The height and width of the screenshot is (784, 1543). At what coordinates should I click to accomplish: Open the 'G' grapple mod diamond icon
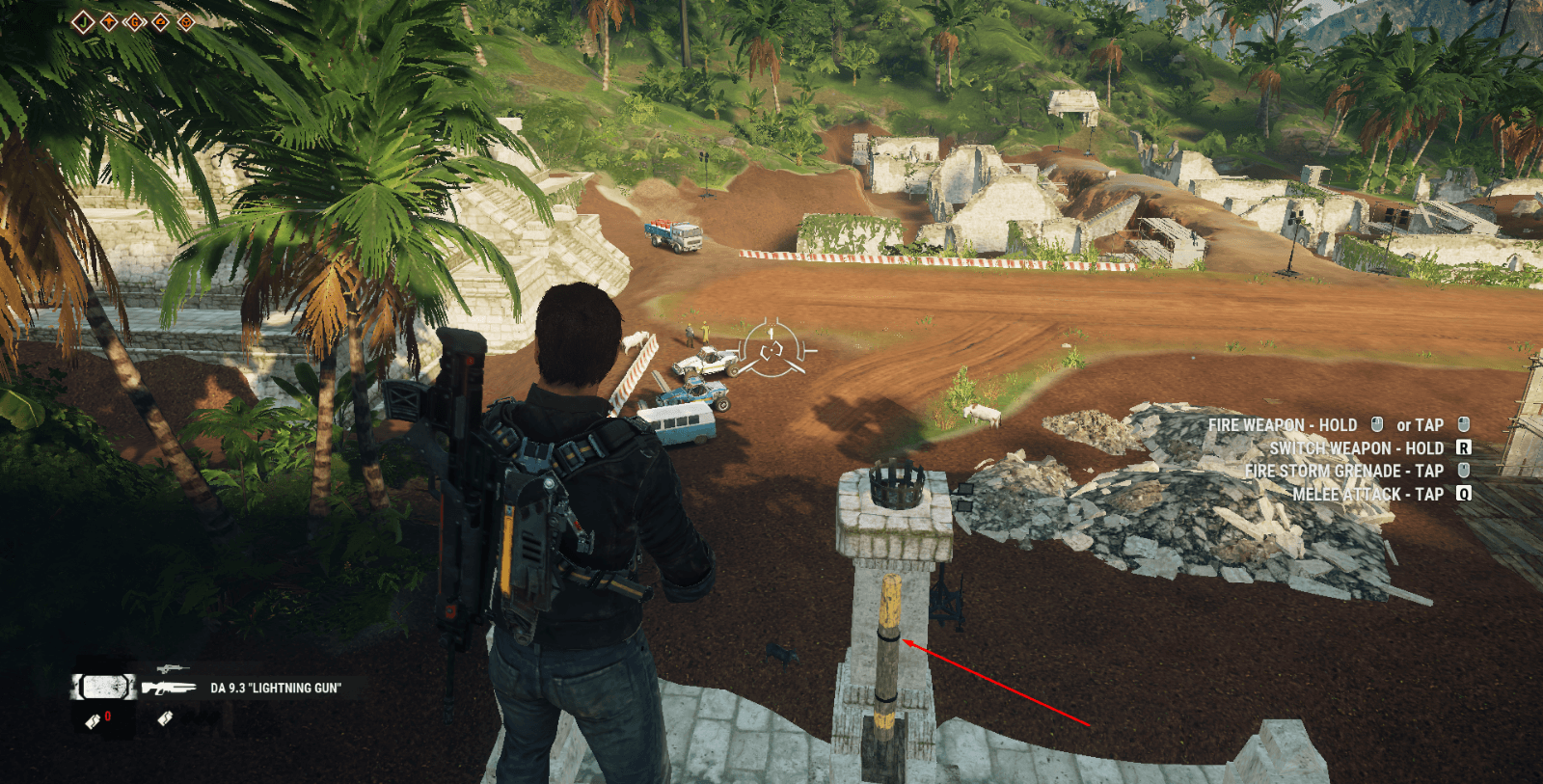point(135,21)
